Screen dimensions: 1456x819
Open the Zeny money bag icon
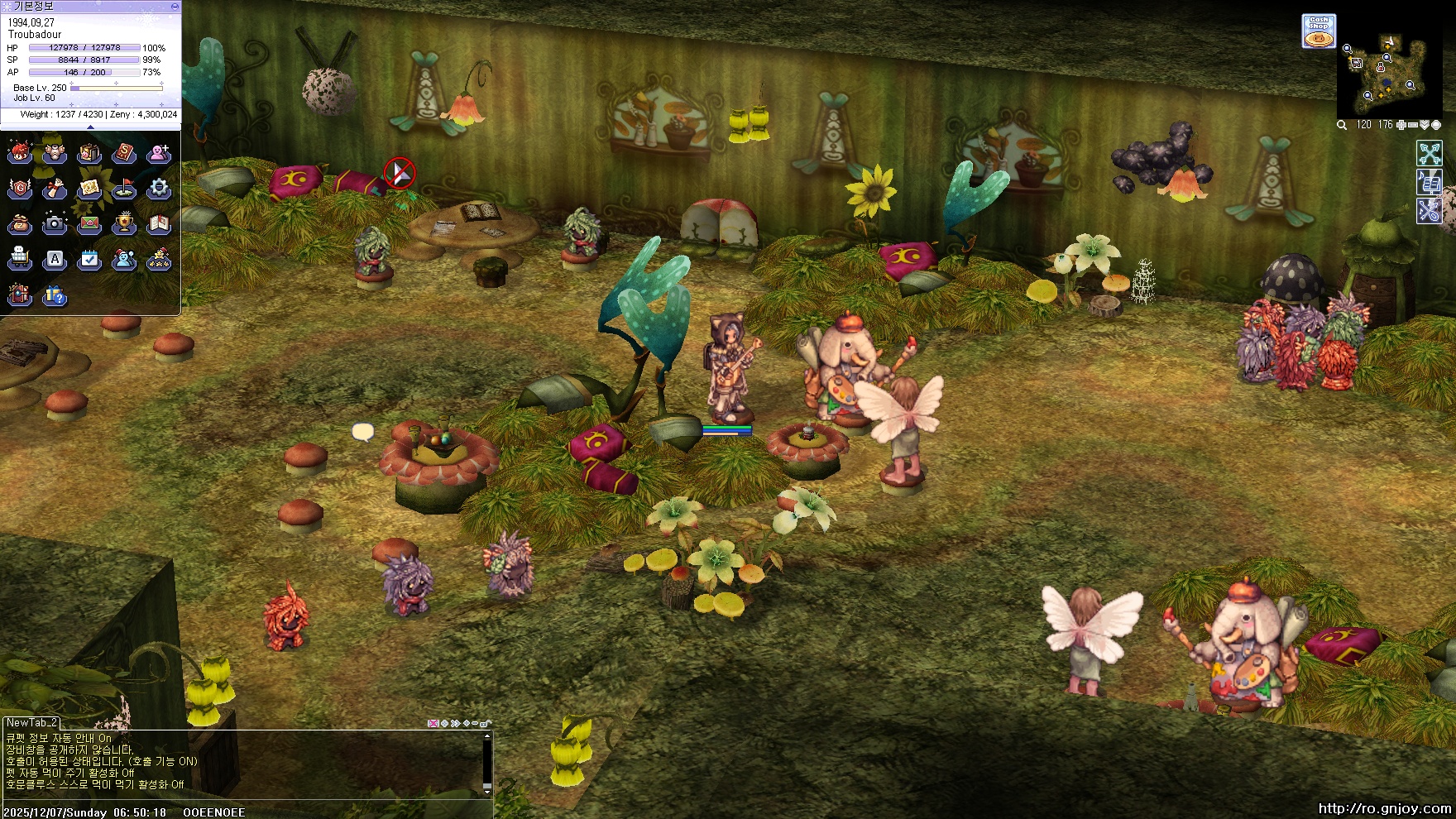(20, 224)
